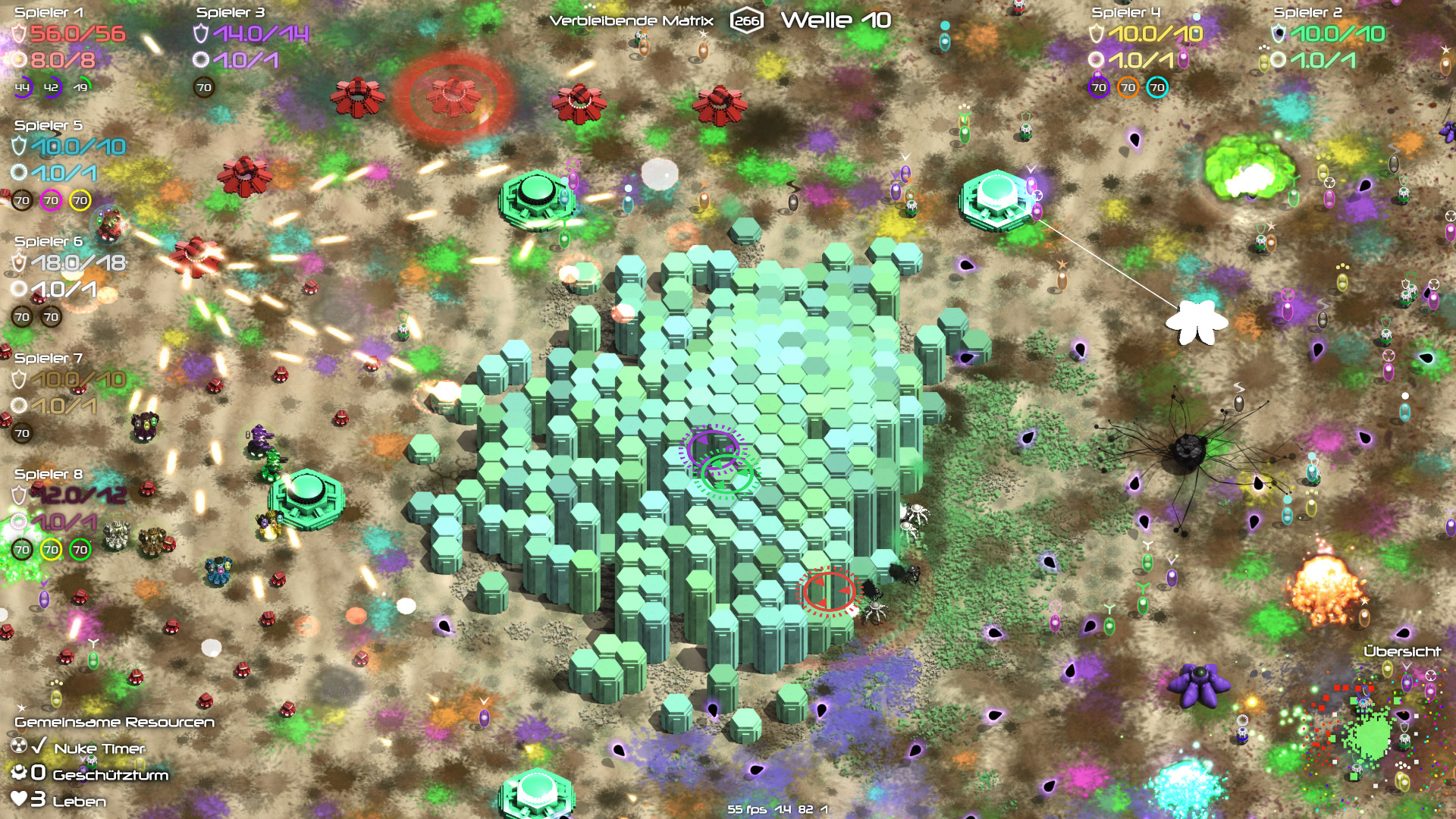
Task: Pick the Spieler 2 player entry
Action: 1307,13
